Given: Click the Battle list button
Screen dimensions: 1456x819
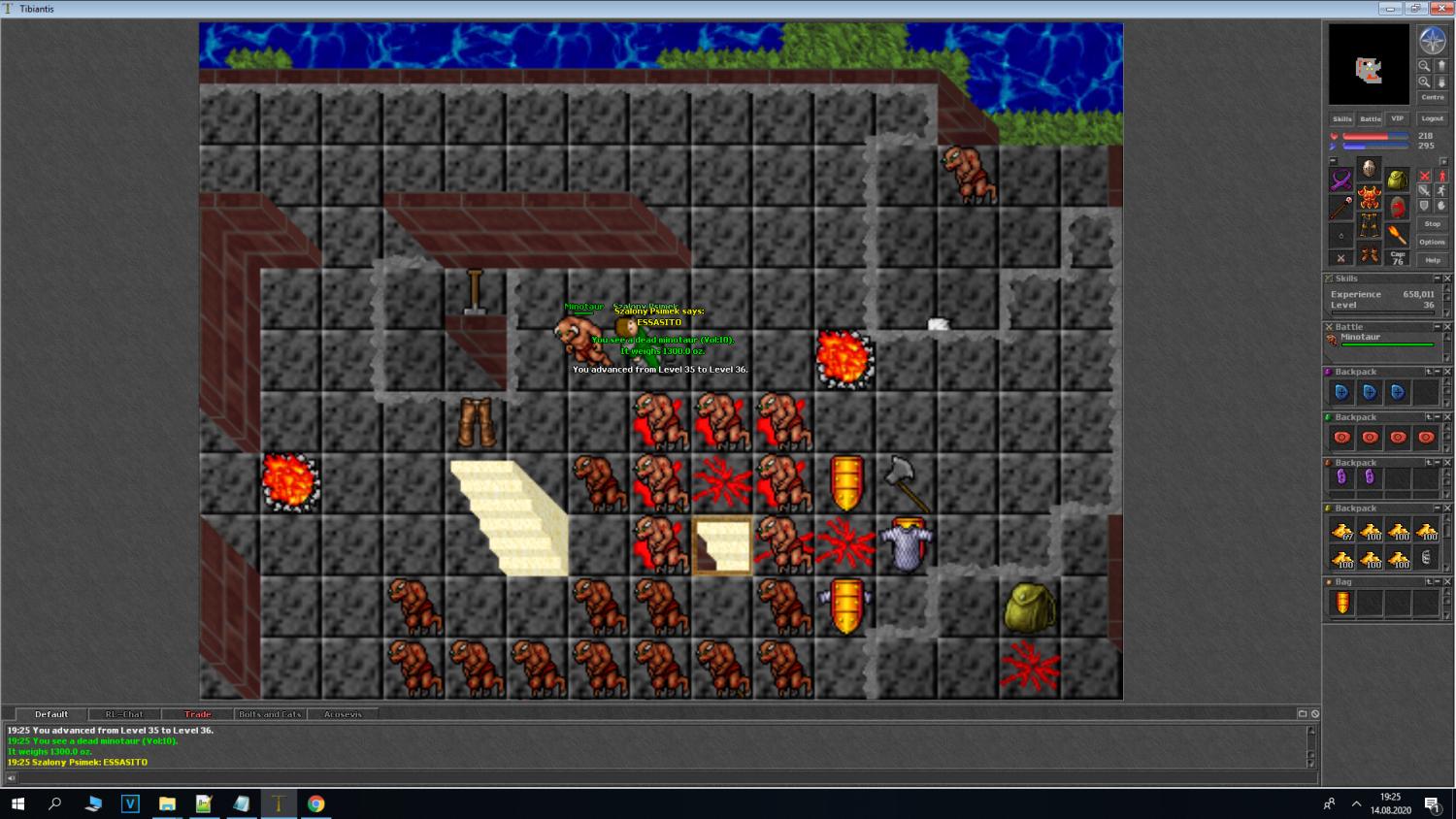Looking at the screenshot, I should 1370,118.
